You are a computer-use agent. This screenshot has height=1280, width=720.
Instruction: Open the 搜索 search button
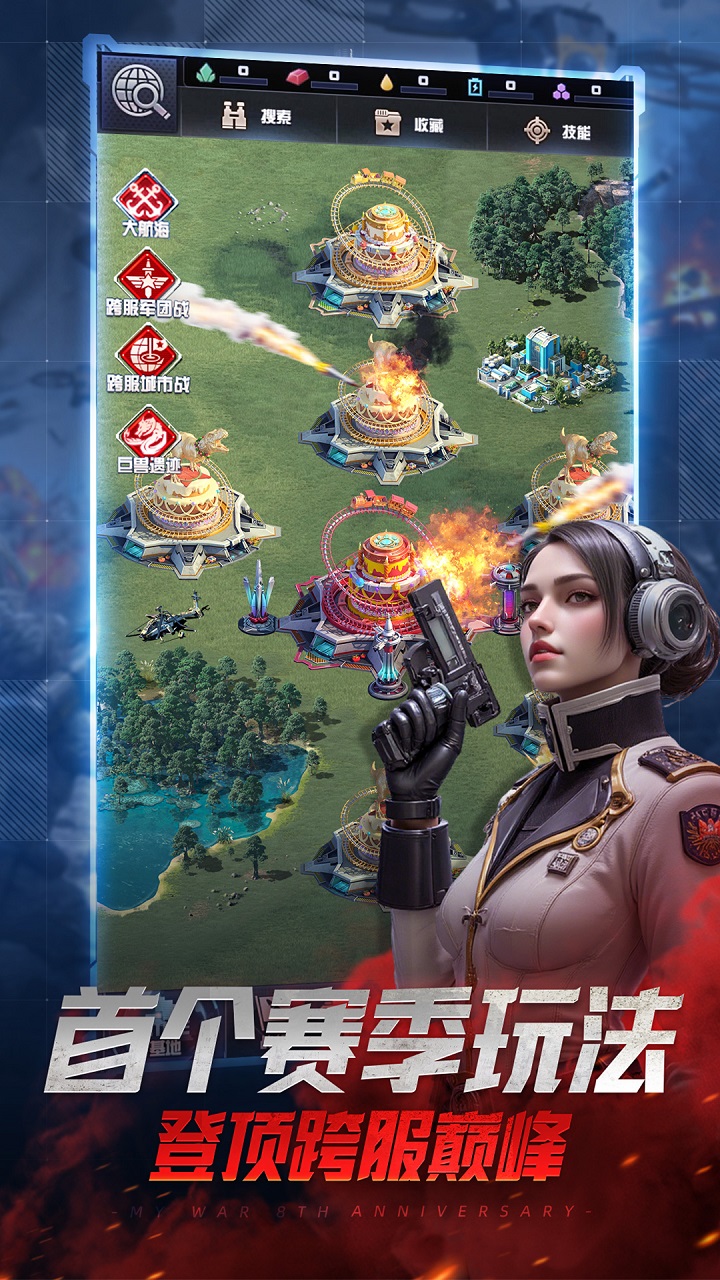click(x=257, y=117)
